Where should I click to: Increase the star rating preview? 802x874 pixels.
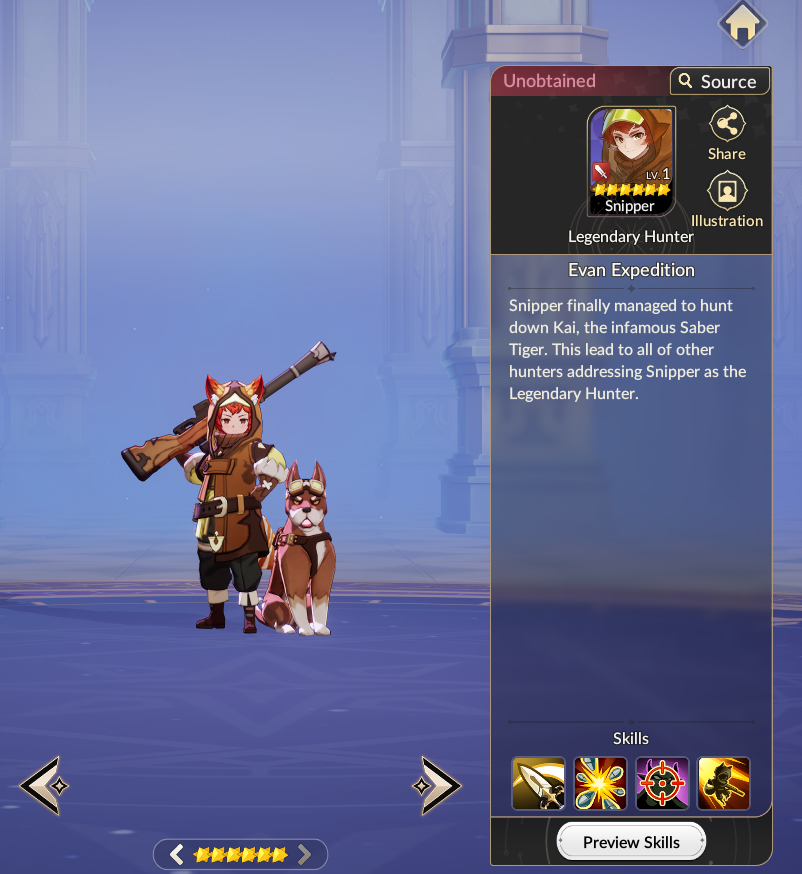click(305, 854)
